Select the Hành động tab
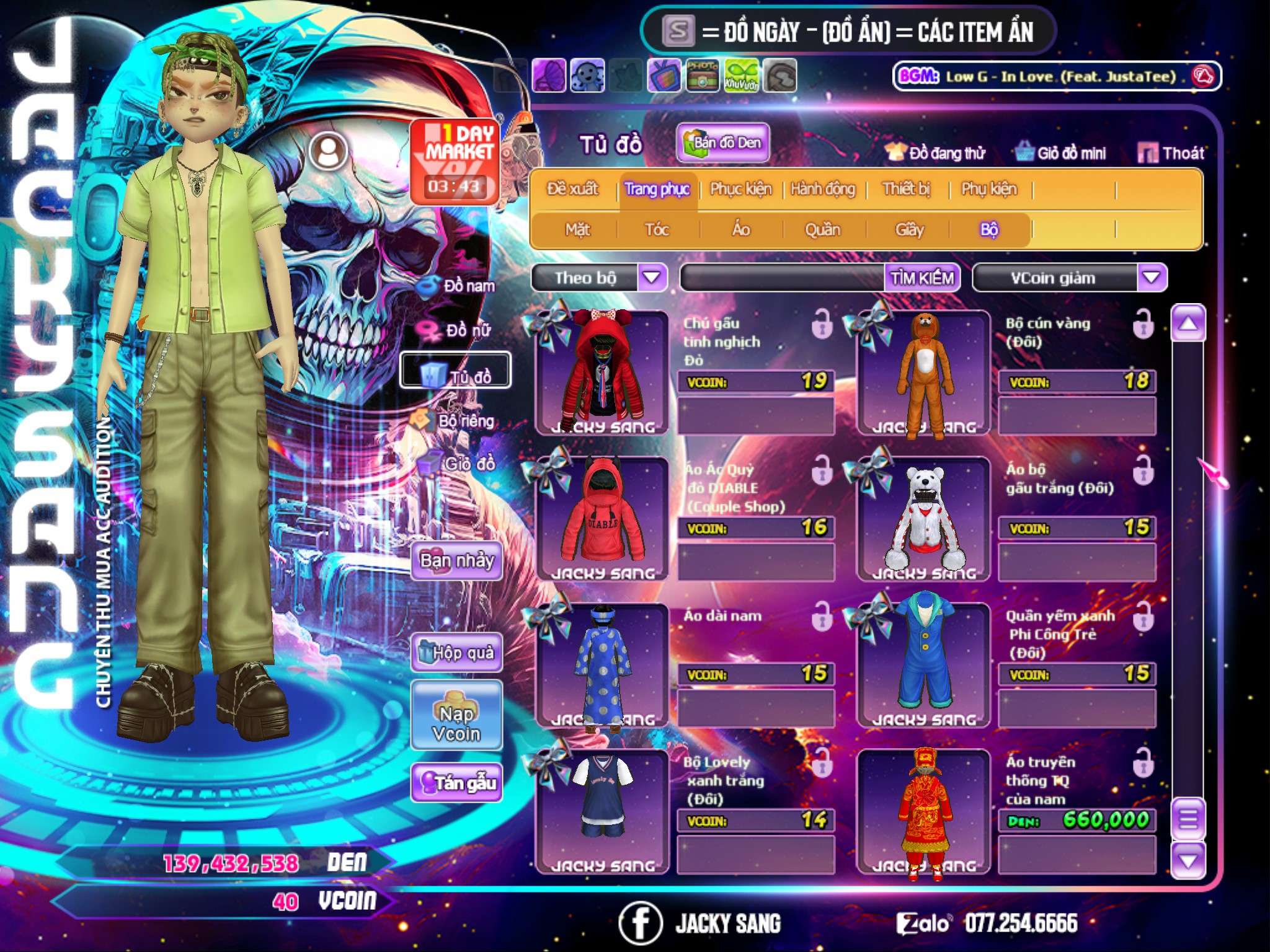 [x=823, y=189]
